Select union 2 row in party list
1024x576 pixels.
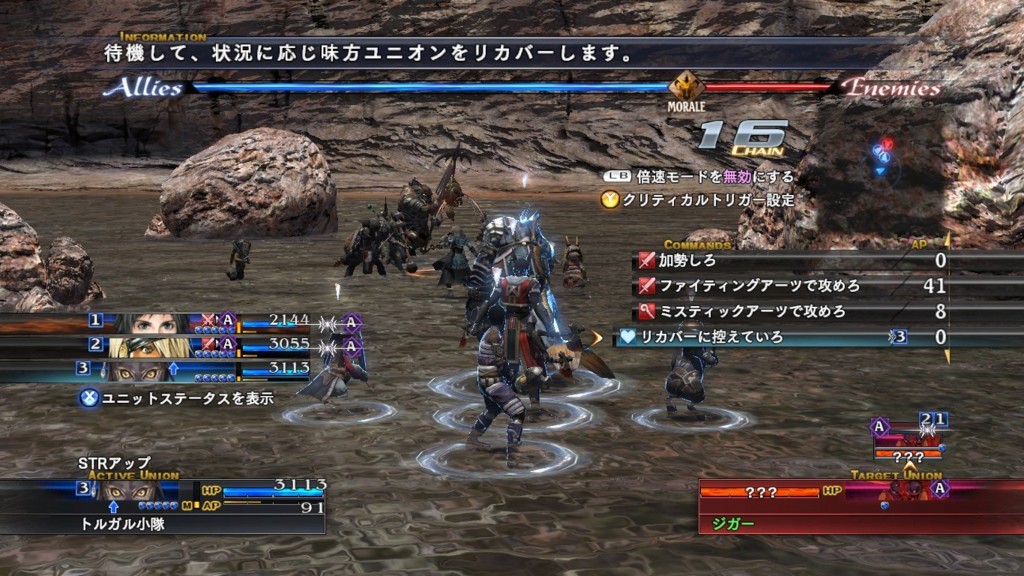(x=180, y=347)
